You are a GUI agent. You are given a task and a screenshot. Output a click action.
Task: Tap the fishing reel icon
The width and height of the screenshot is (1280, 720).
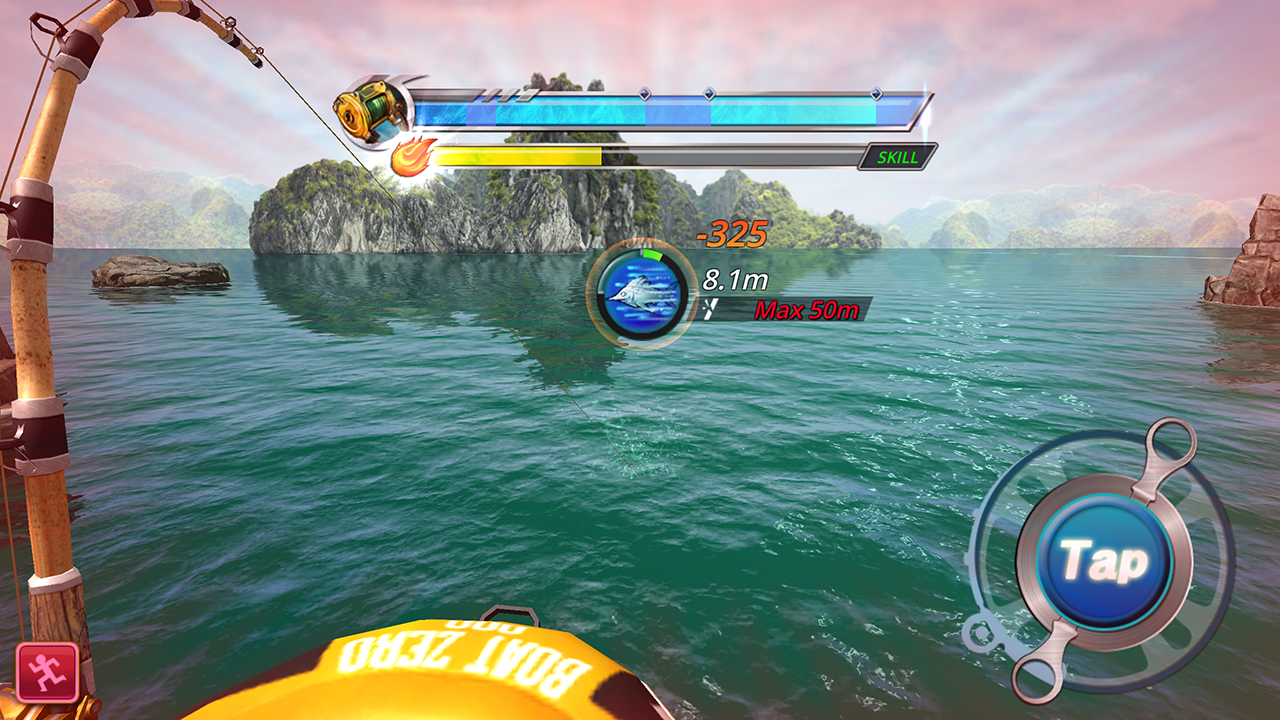pos(370,110)
